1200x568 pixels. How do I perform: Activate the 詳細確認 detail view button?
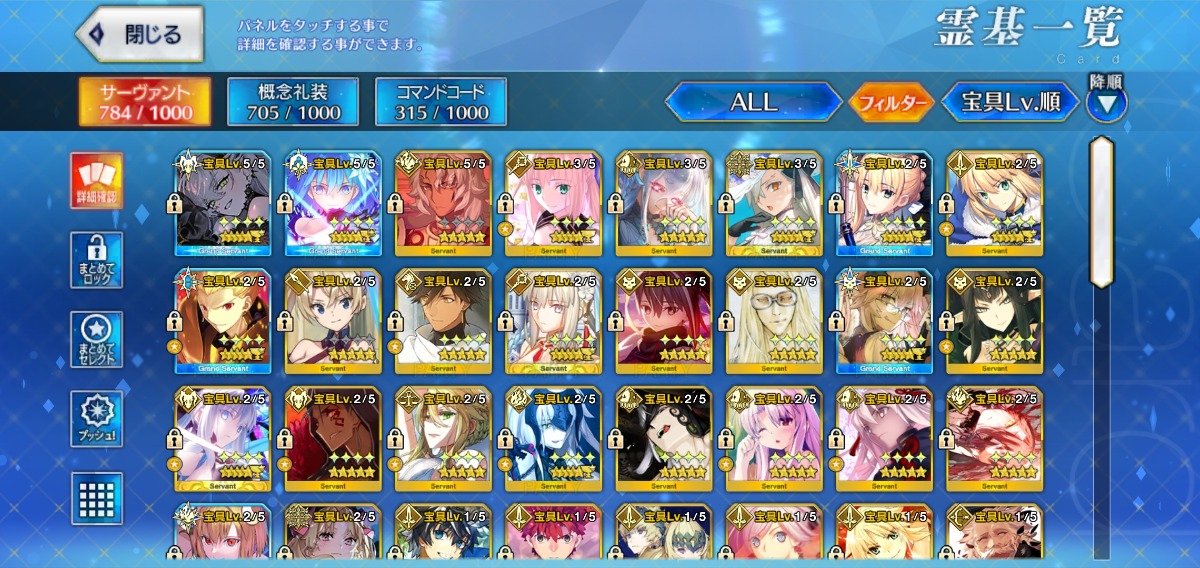97,181
